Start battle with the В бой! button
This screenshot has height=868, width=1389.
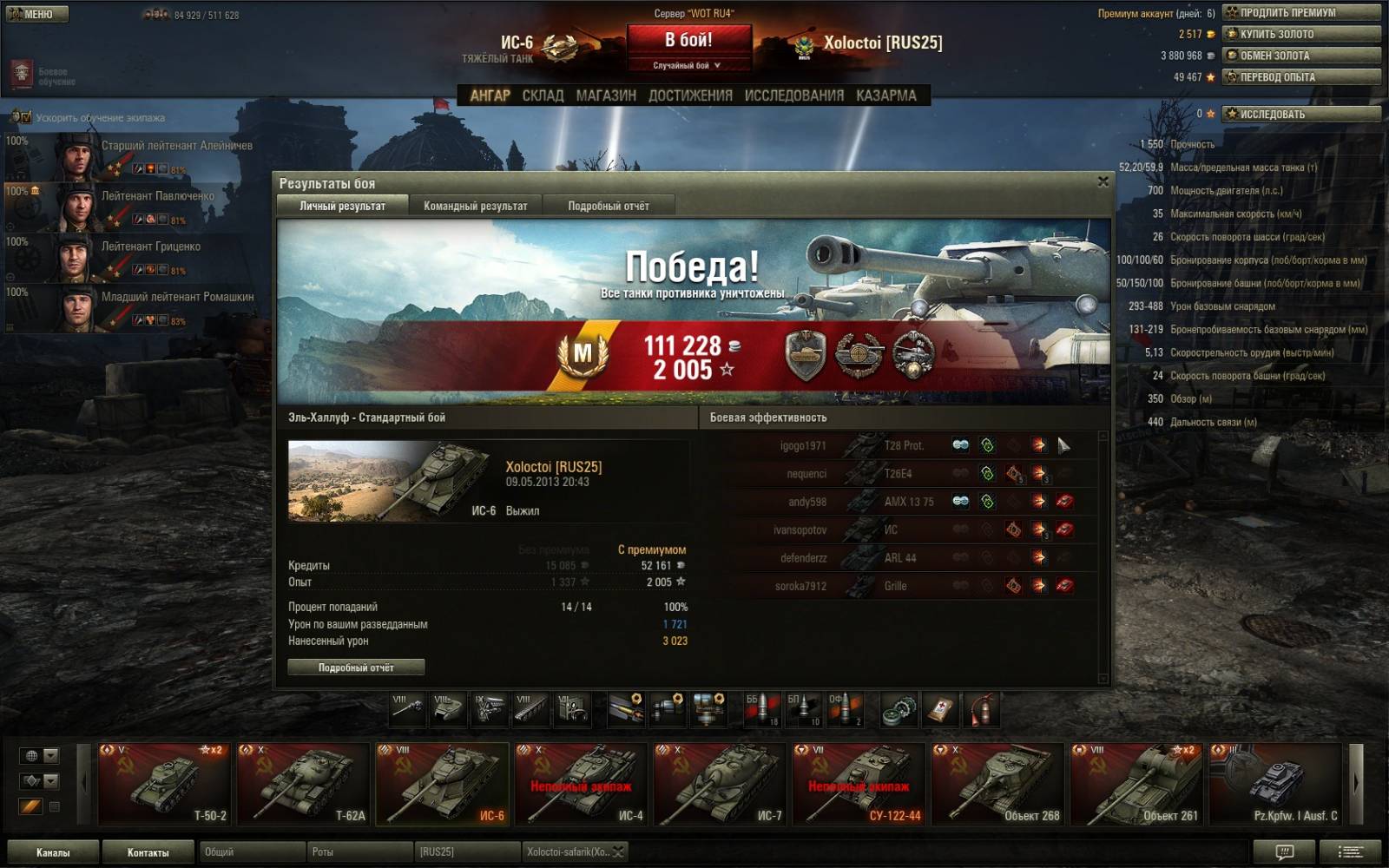click(688, 41)
